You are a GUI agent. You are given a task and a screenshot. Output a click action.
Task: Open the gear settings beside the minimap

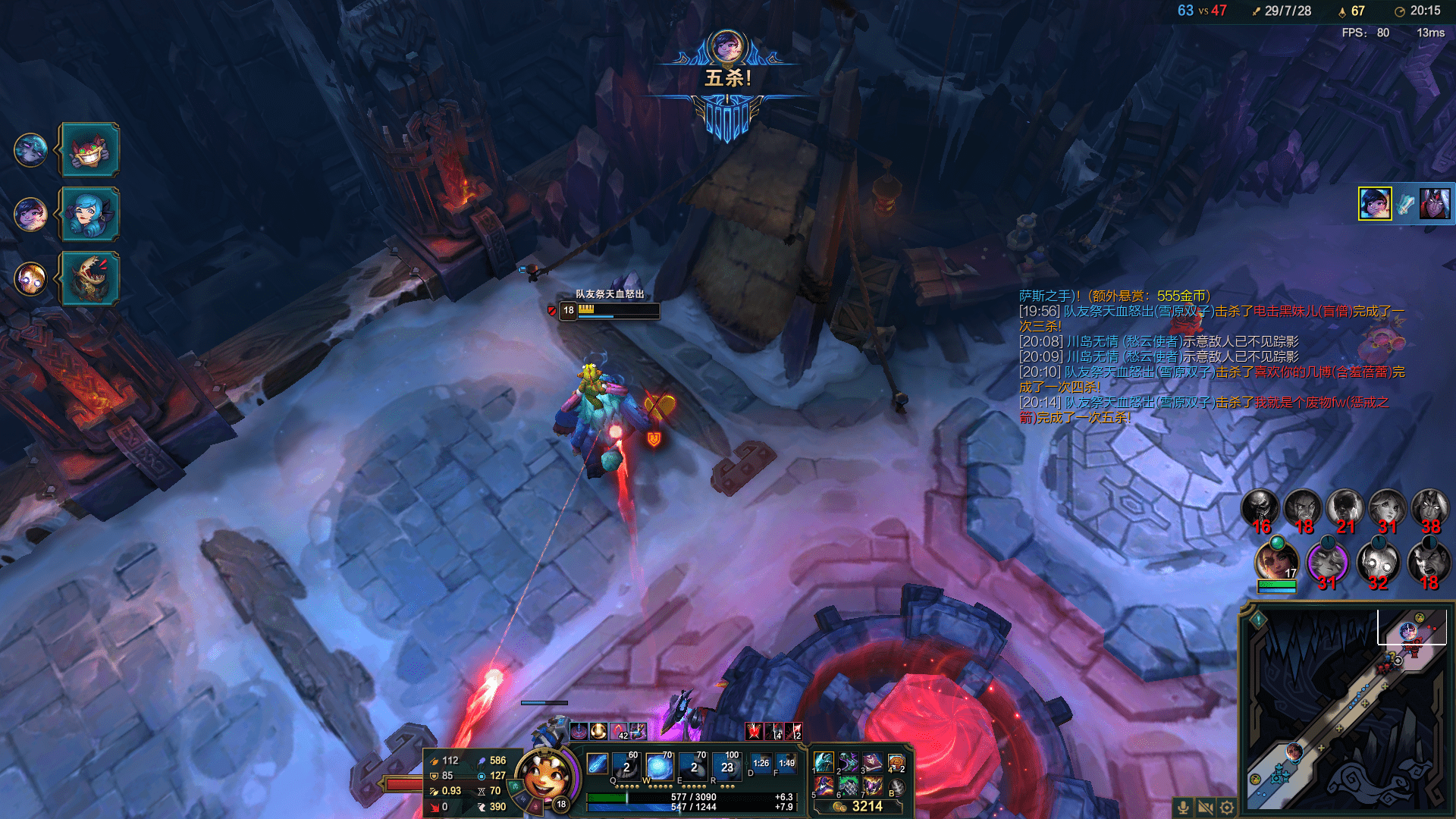click(x=1227, y=808)
